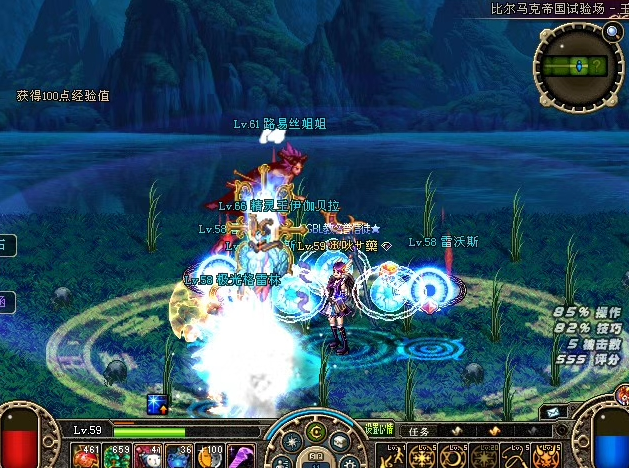Open the gear settings button in center hub
Image resolution: width=629 pixels, height=468 pixels.
tap(289, 443)
